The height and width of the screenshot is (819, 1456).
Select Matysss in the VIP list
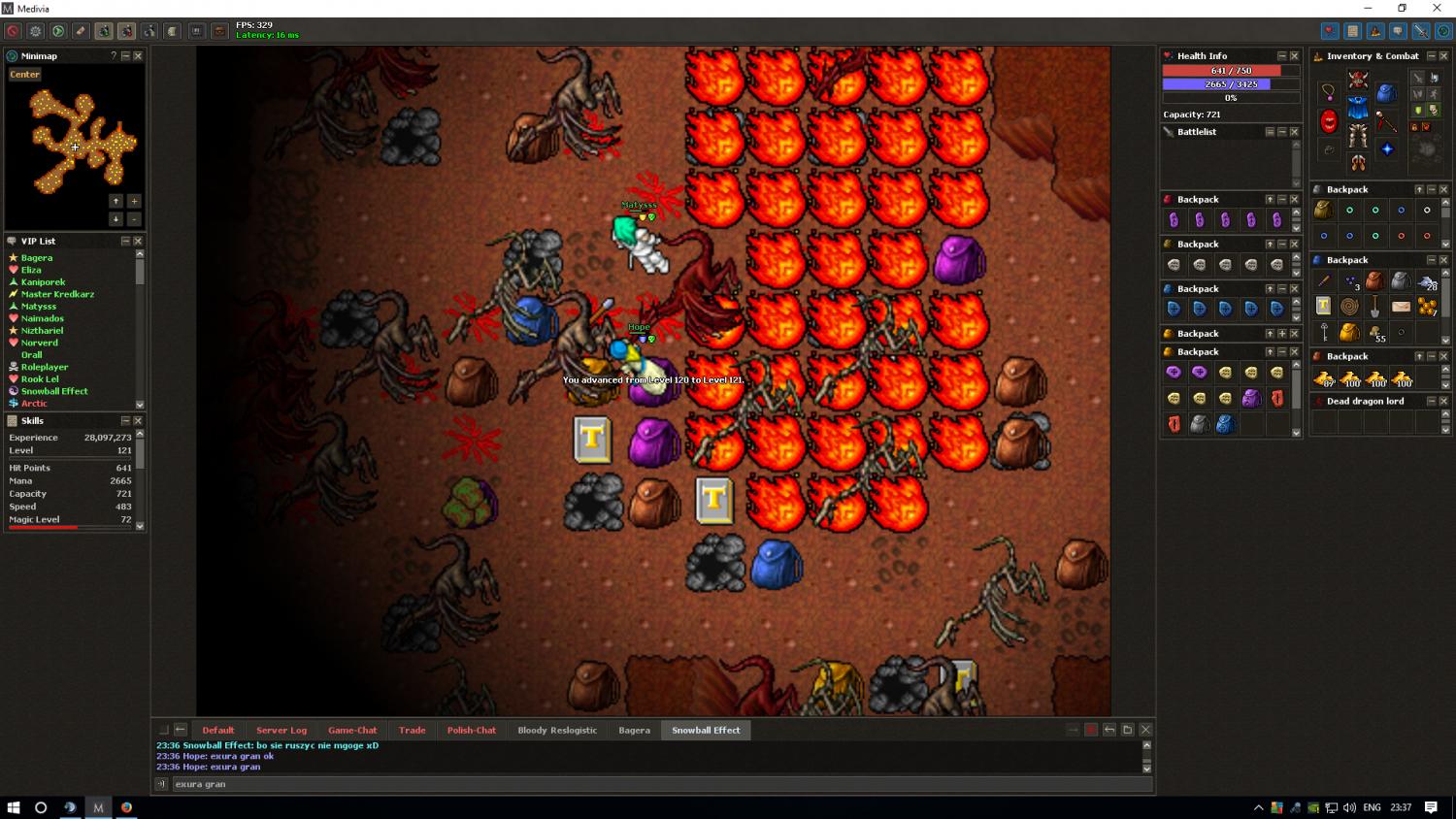(x=39, y=307)
